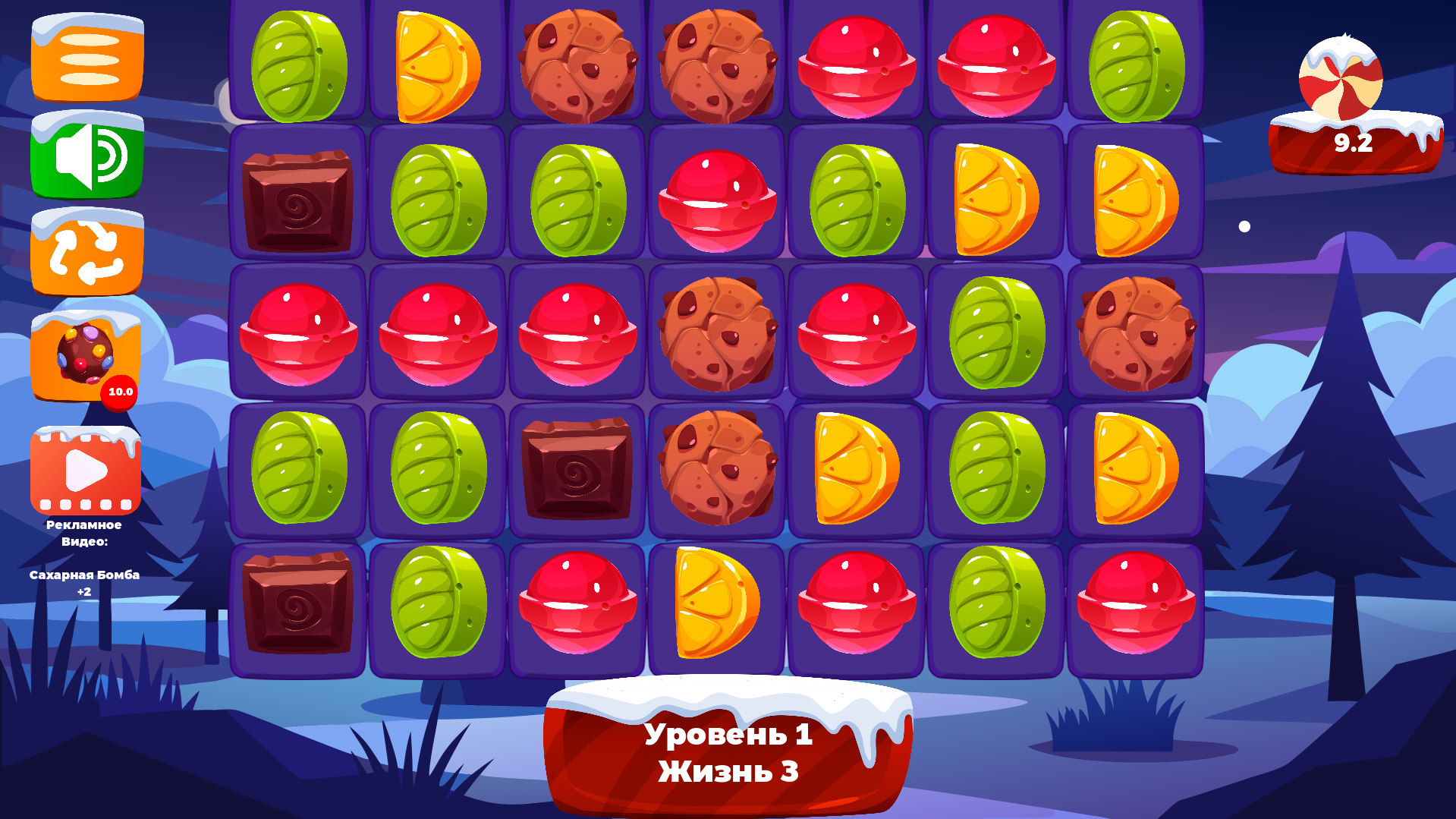Select the chocolate cookie in the top row
This screenshot has height=819, width=1456.
577,65
